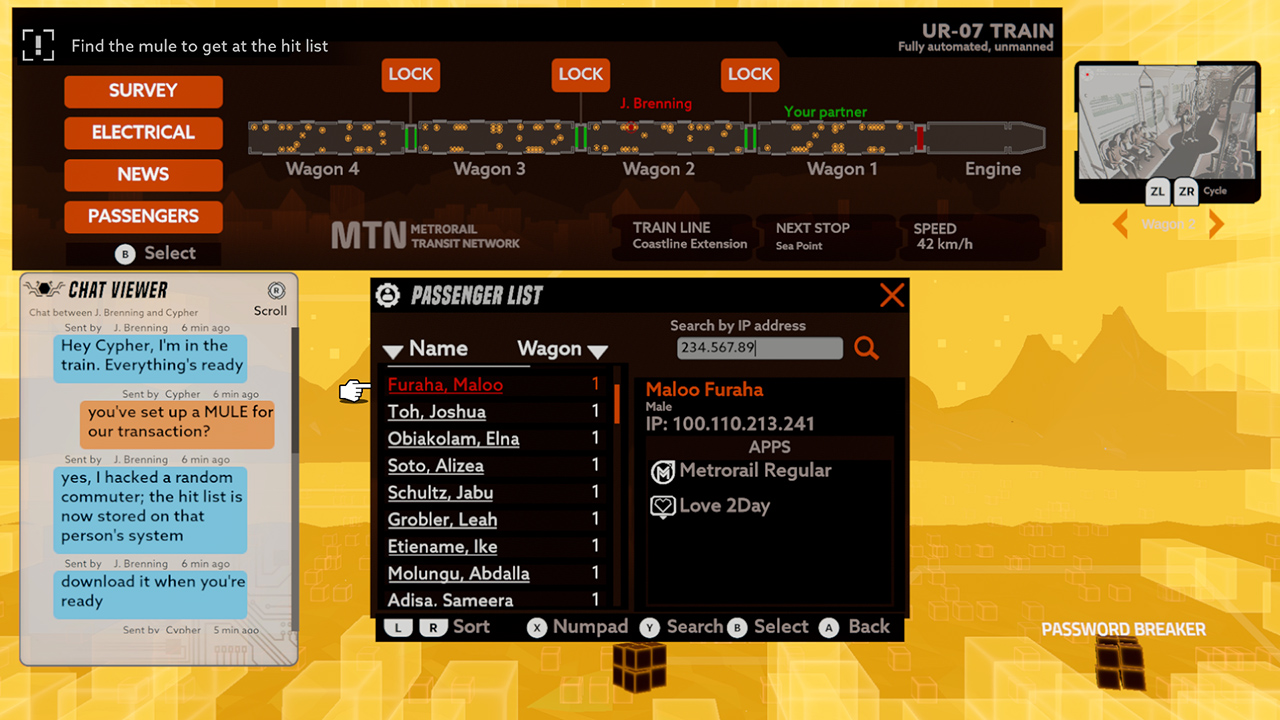
Task: Open the Metrorail Regular app icon
Action: tap(662, 470)
